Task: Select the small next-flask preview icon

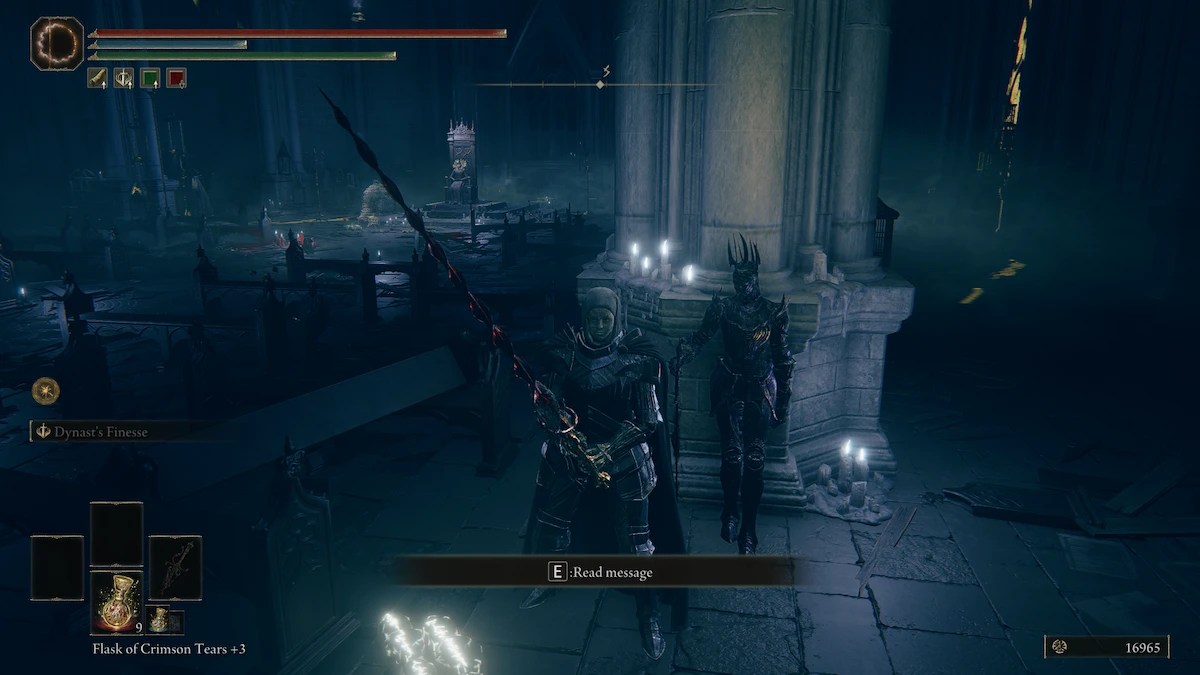Action: pyautogui.click(x=158, y=620)
